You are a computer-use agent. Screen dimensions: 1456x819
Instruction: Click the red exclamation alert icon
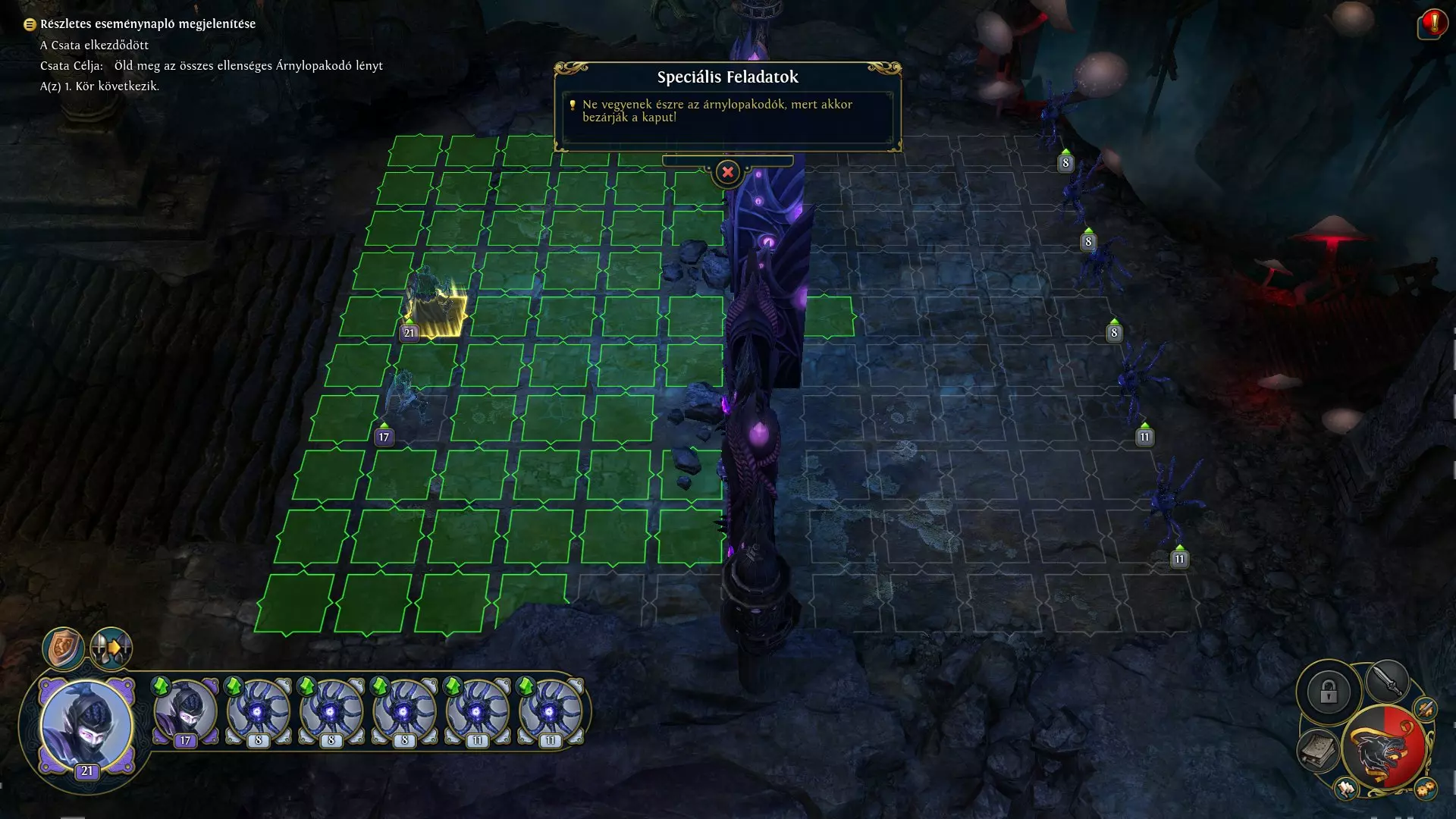[1432, 24]
